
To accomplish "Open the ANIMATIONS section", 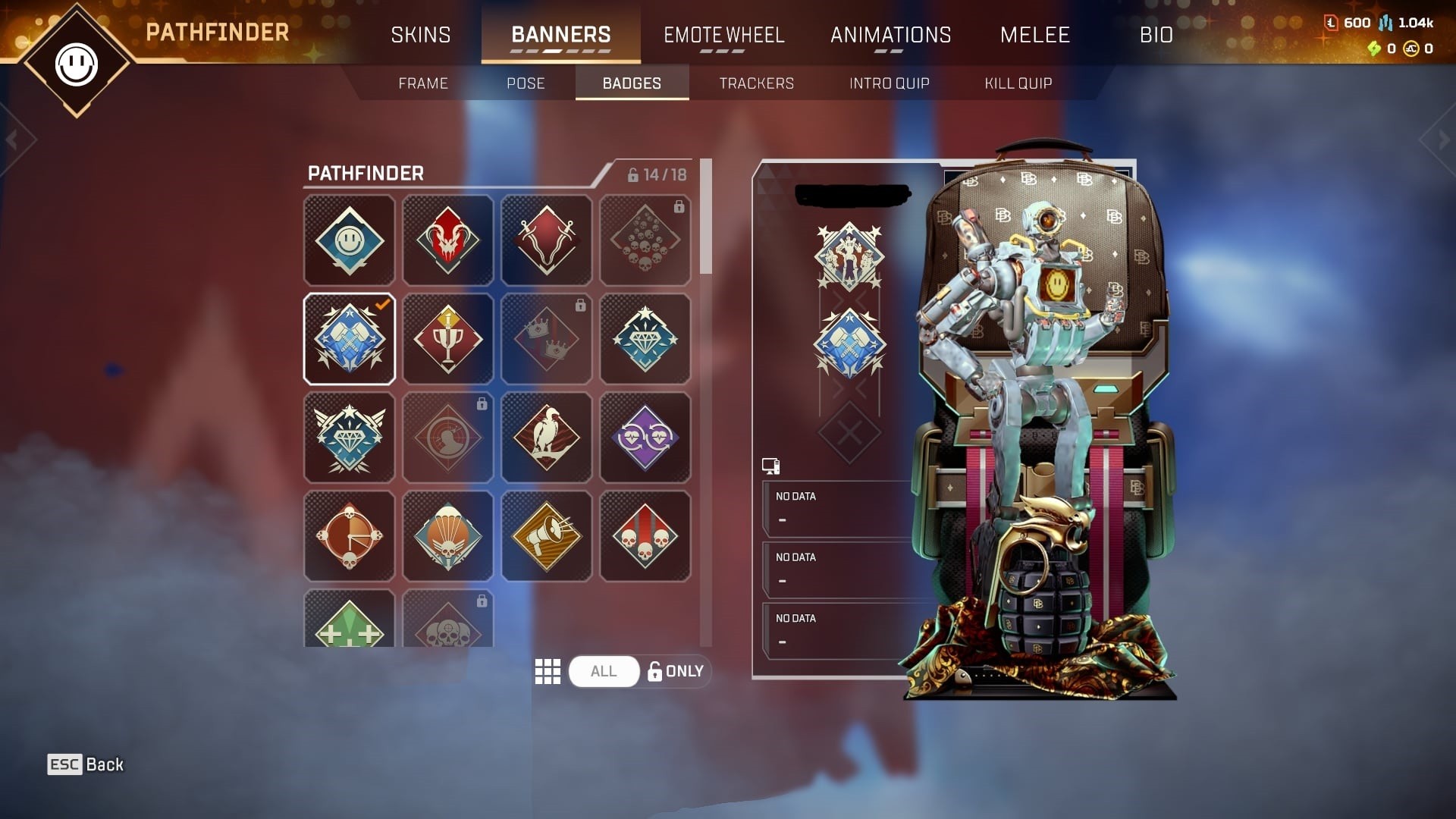I will (891, 34).
